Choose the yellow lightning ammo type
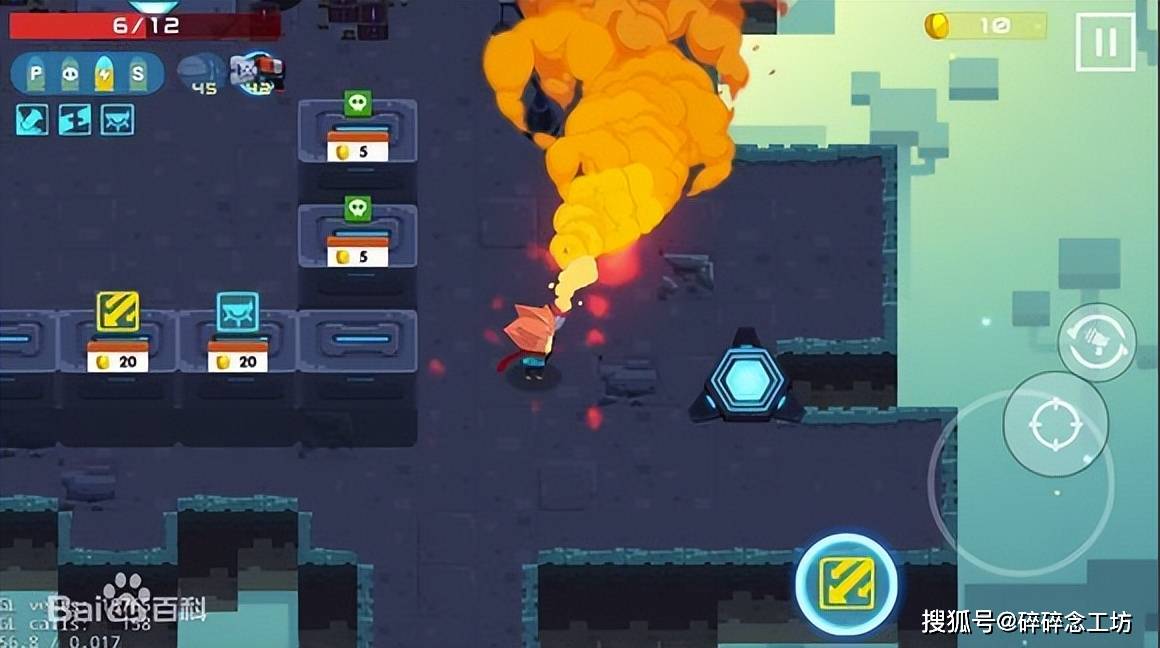Screen dimensions: 1160x648 pyautogui.click(x=103, y=73)
